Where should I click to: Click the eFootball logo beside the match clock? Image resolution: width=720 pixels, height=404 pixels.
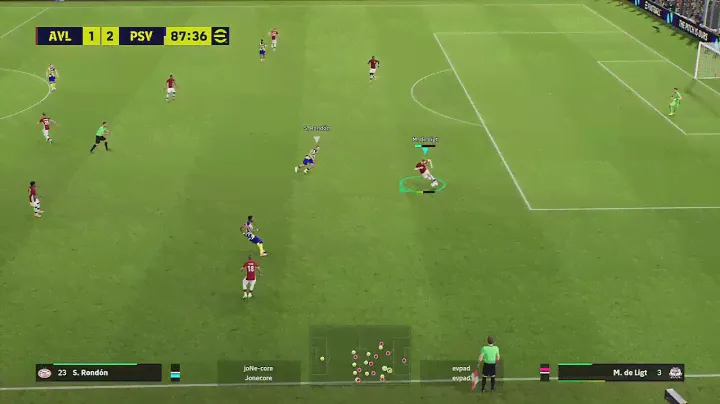tap(221, 36)
